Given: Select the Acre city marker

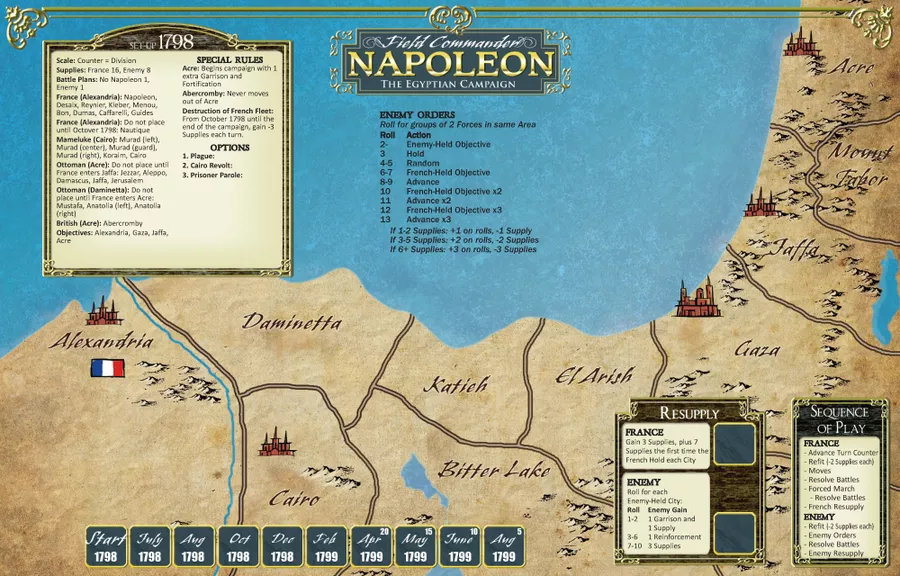Looking at the screenshot, I should 801,42.
